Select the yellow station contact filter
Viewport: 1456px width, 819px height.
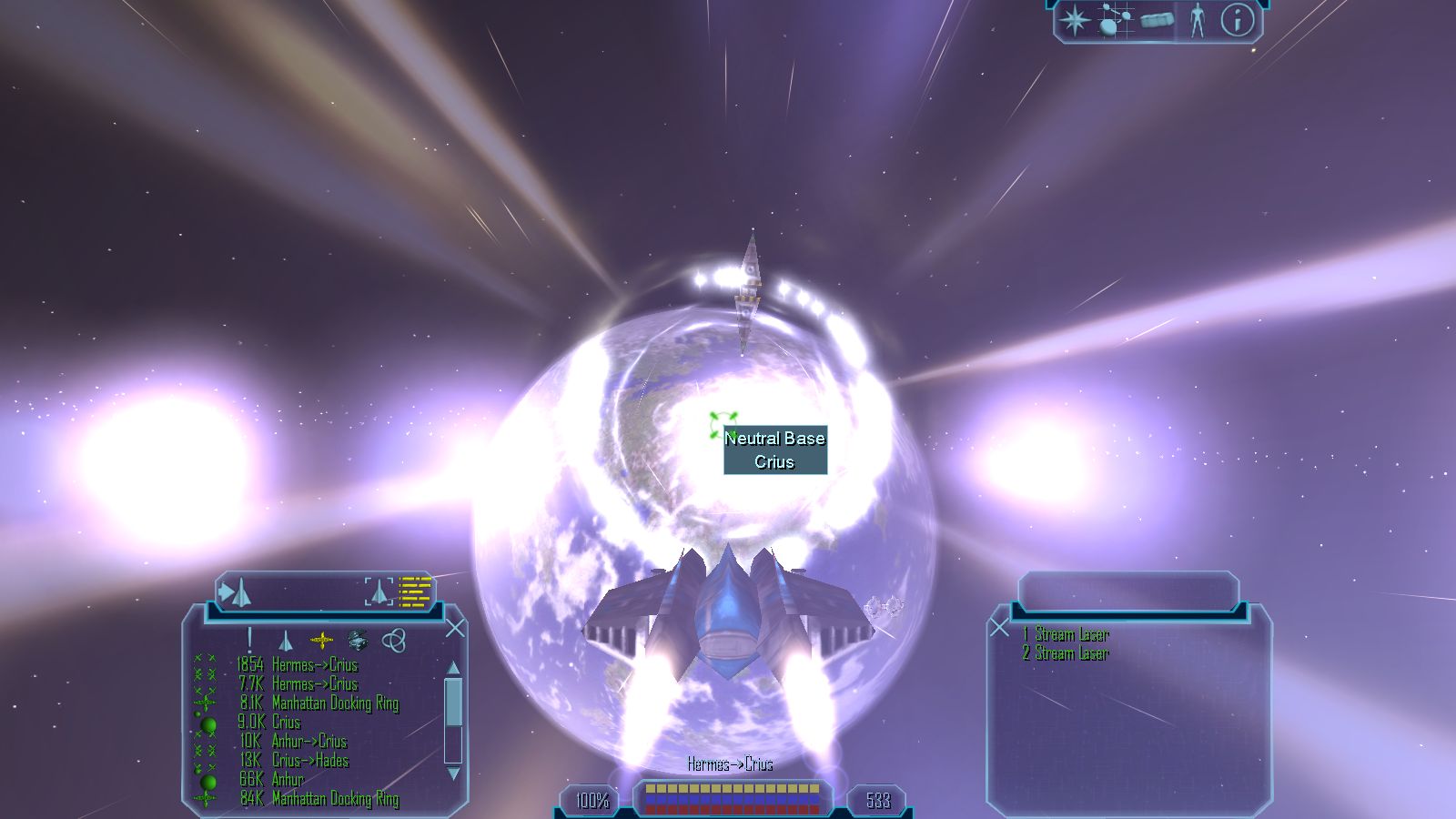(321, 641)
